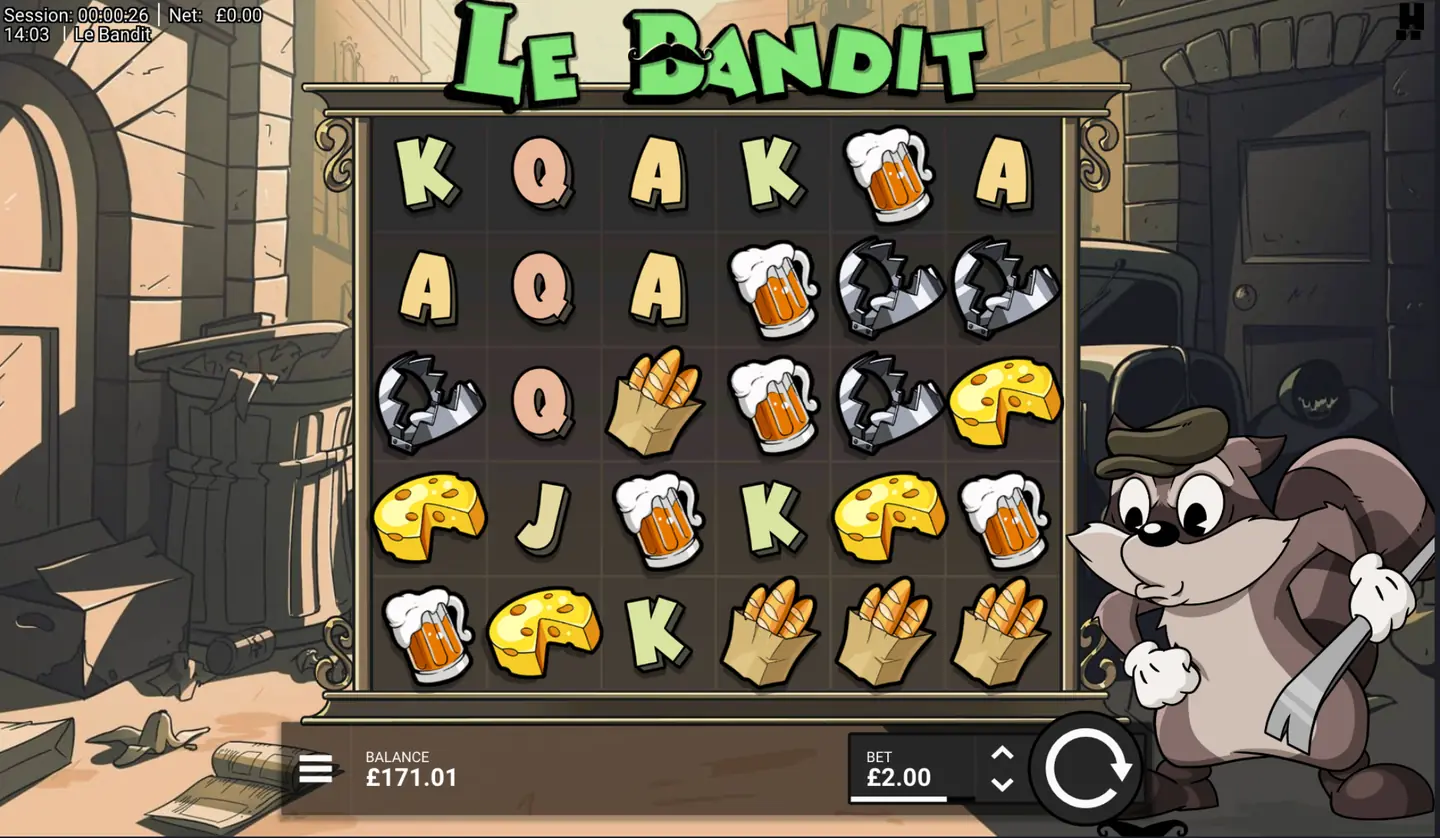Click the pink Q symbol
Viewport: 1440px width, 838px height.
(x=543, y=175)
